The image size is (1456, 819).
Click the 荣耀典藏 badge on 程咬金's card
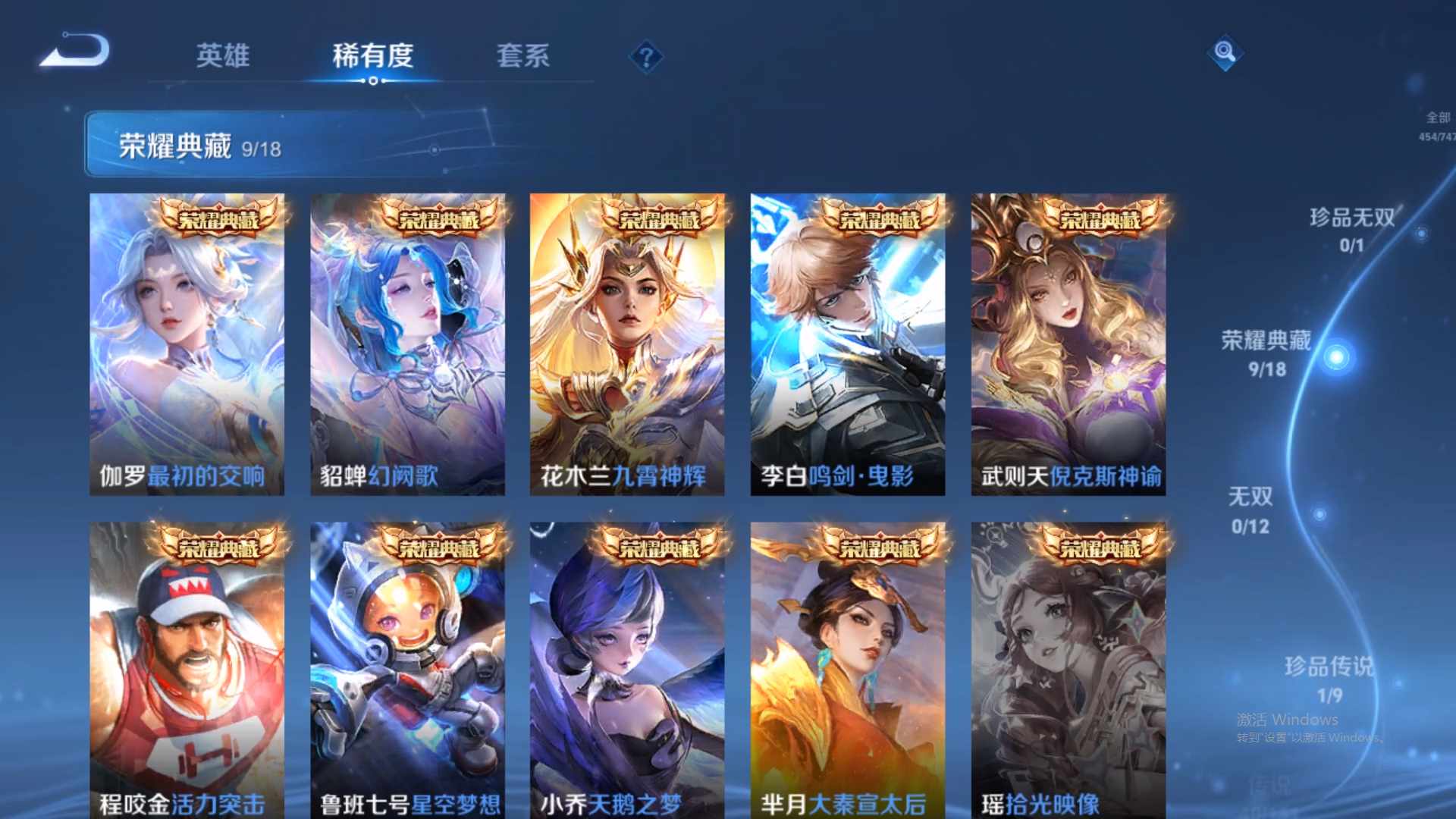(x=220, y=544)
